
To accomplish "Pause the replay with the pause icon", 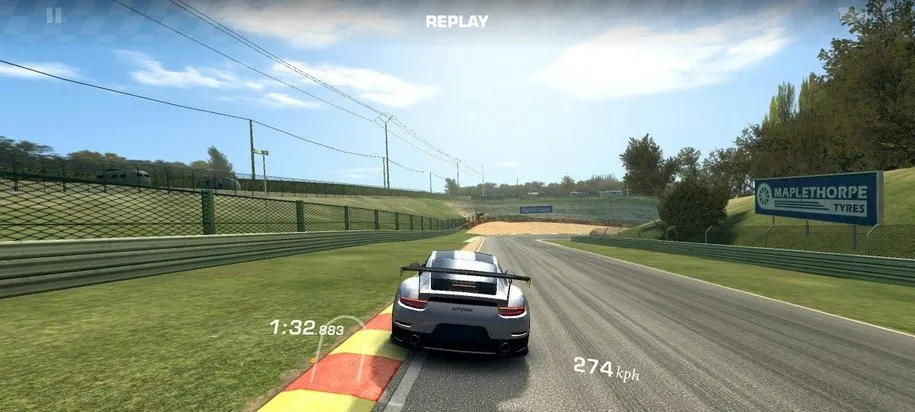I will click(x=54, y=15).
